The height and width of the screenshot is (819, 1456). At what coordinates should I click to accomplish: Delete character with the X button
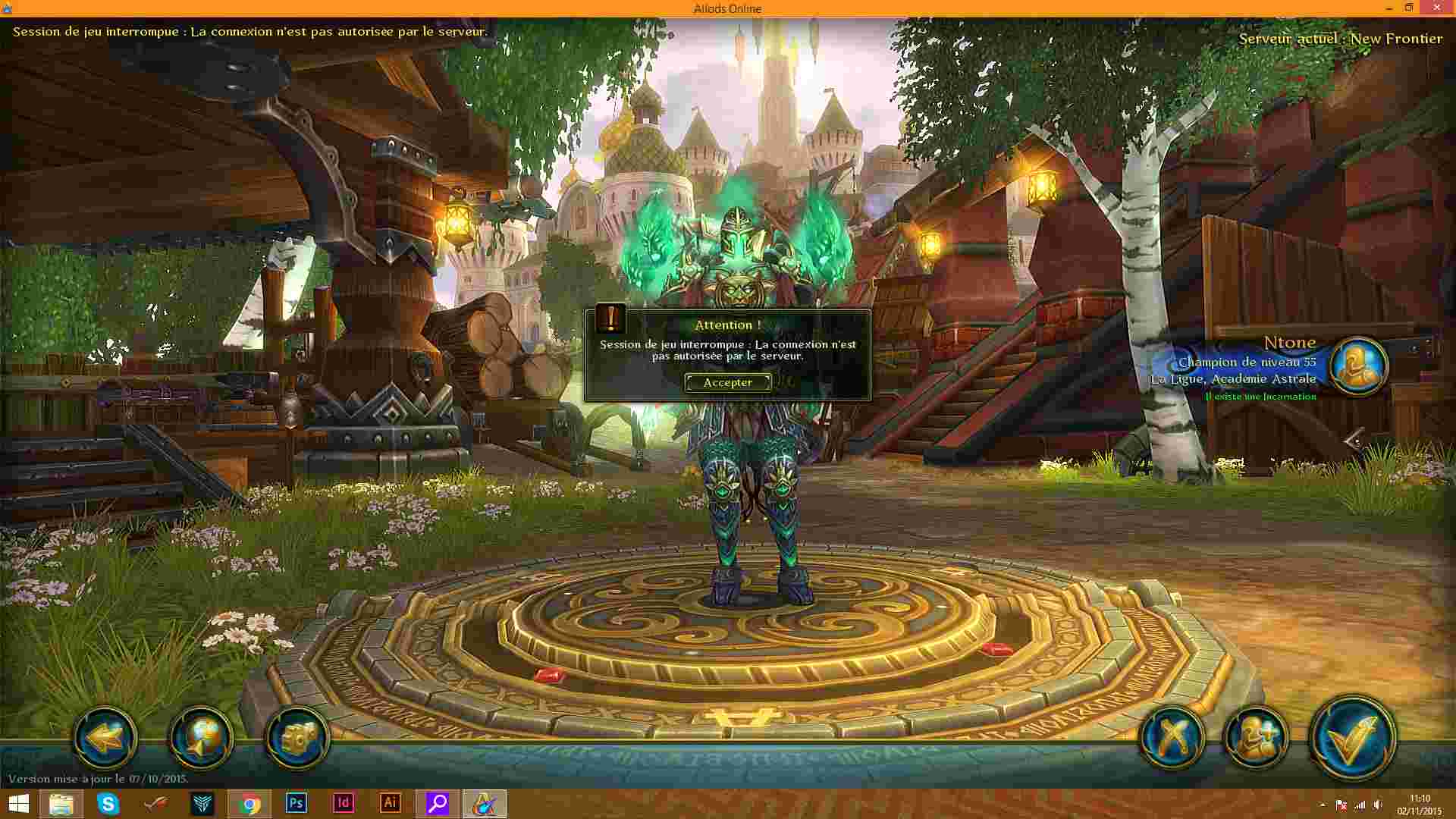1172,737
